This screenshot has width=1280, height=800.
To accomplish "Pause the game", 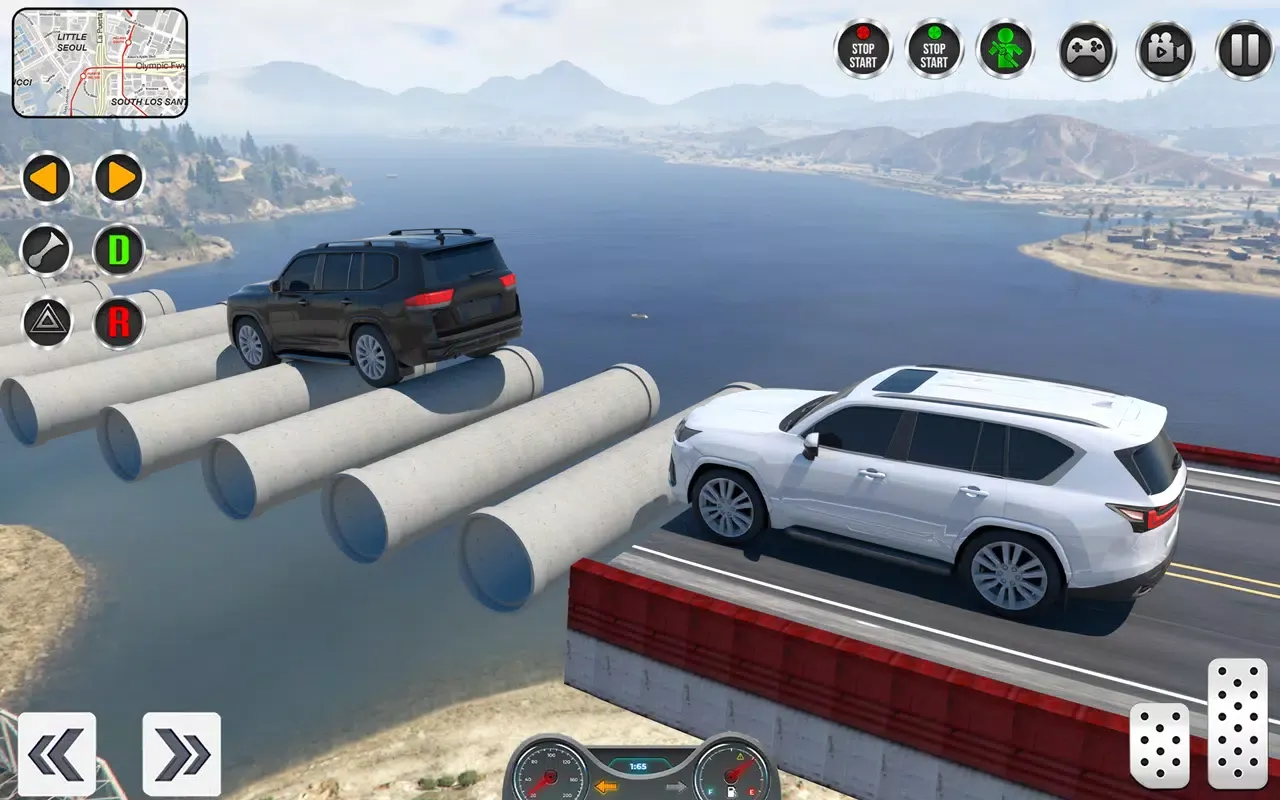I will (x=1243, y=48).
